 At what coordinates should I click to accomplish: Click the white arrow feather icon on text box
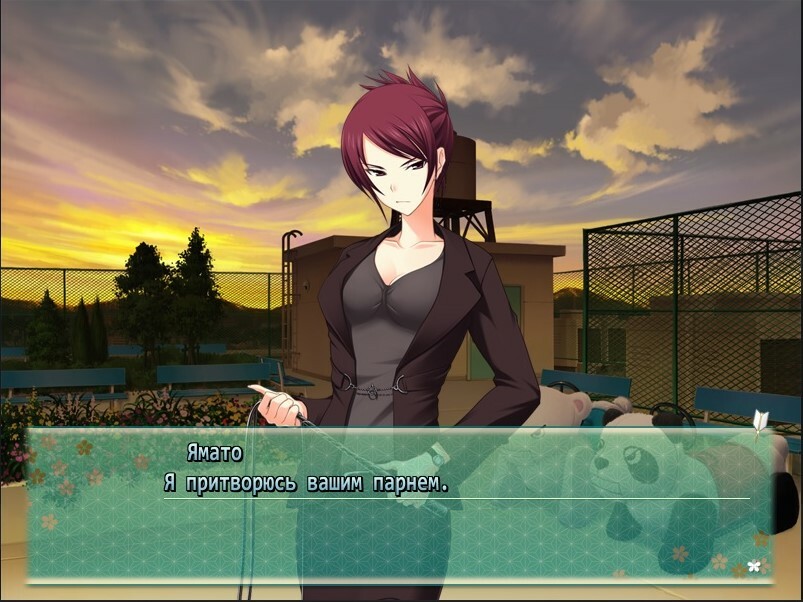(760, 421)
